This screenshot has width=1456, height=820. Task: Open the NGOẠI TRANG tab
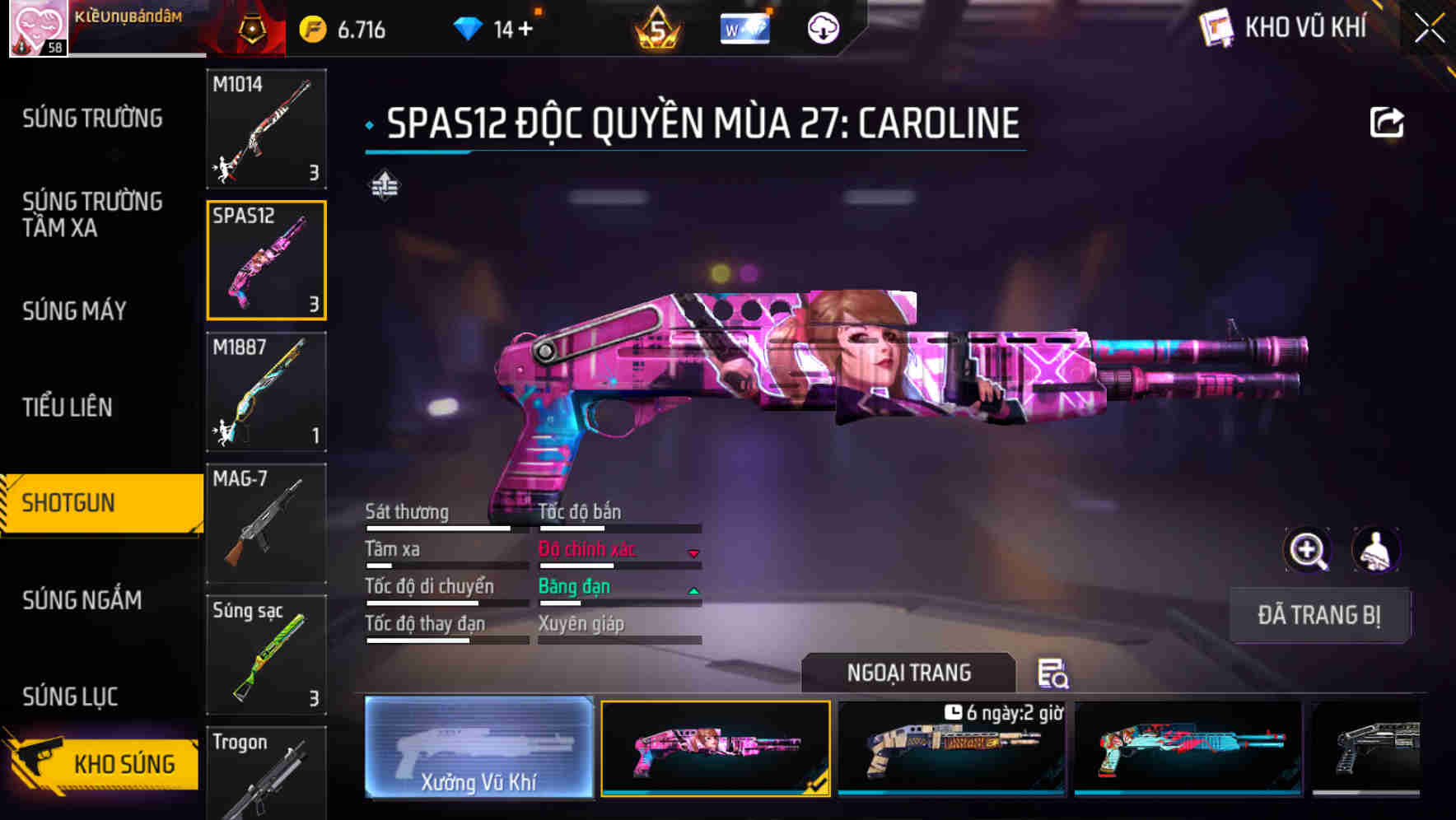909,672
